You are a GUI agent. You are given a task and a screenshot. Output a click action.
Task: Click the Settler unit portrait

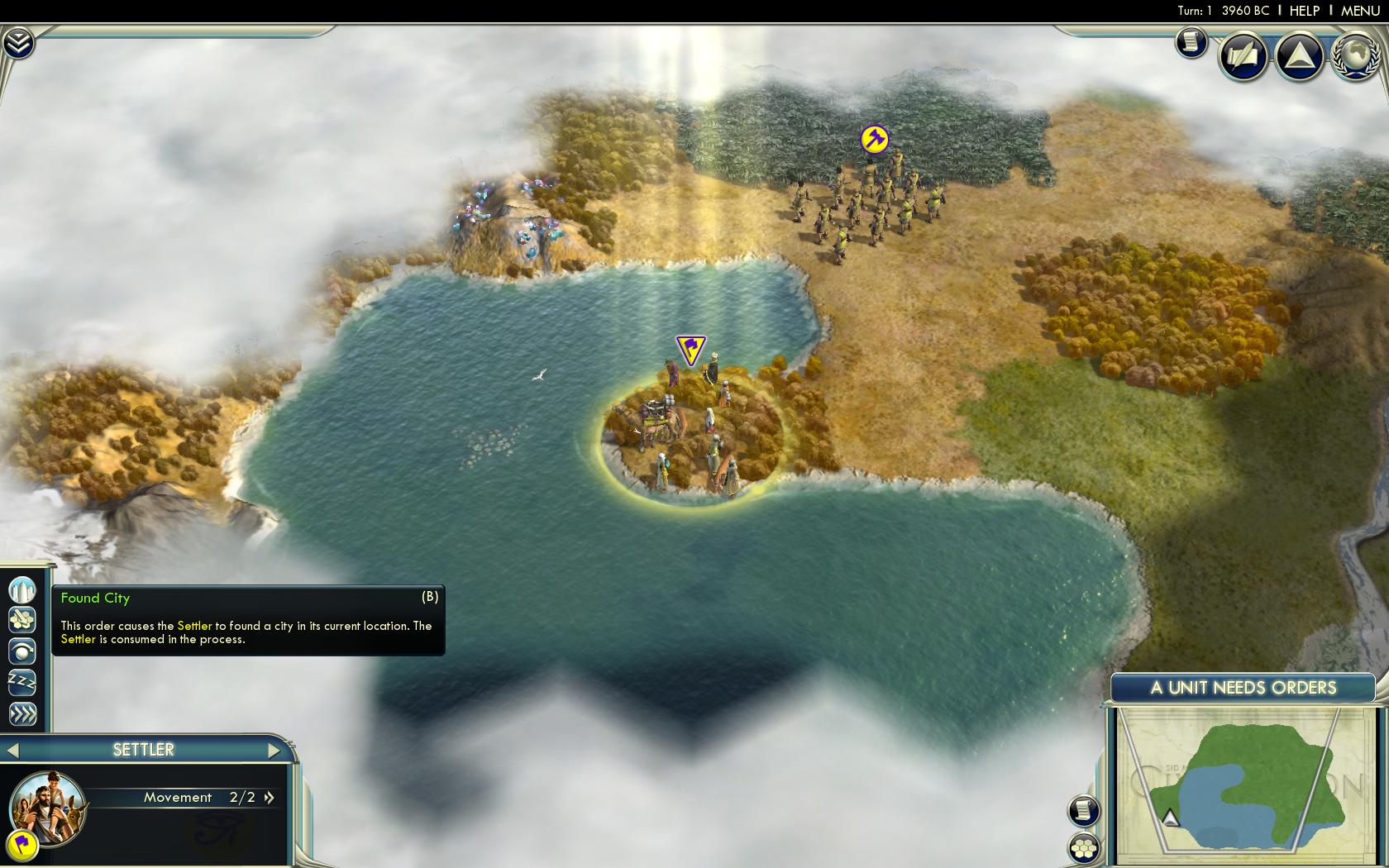click(48, 807)
